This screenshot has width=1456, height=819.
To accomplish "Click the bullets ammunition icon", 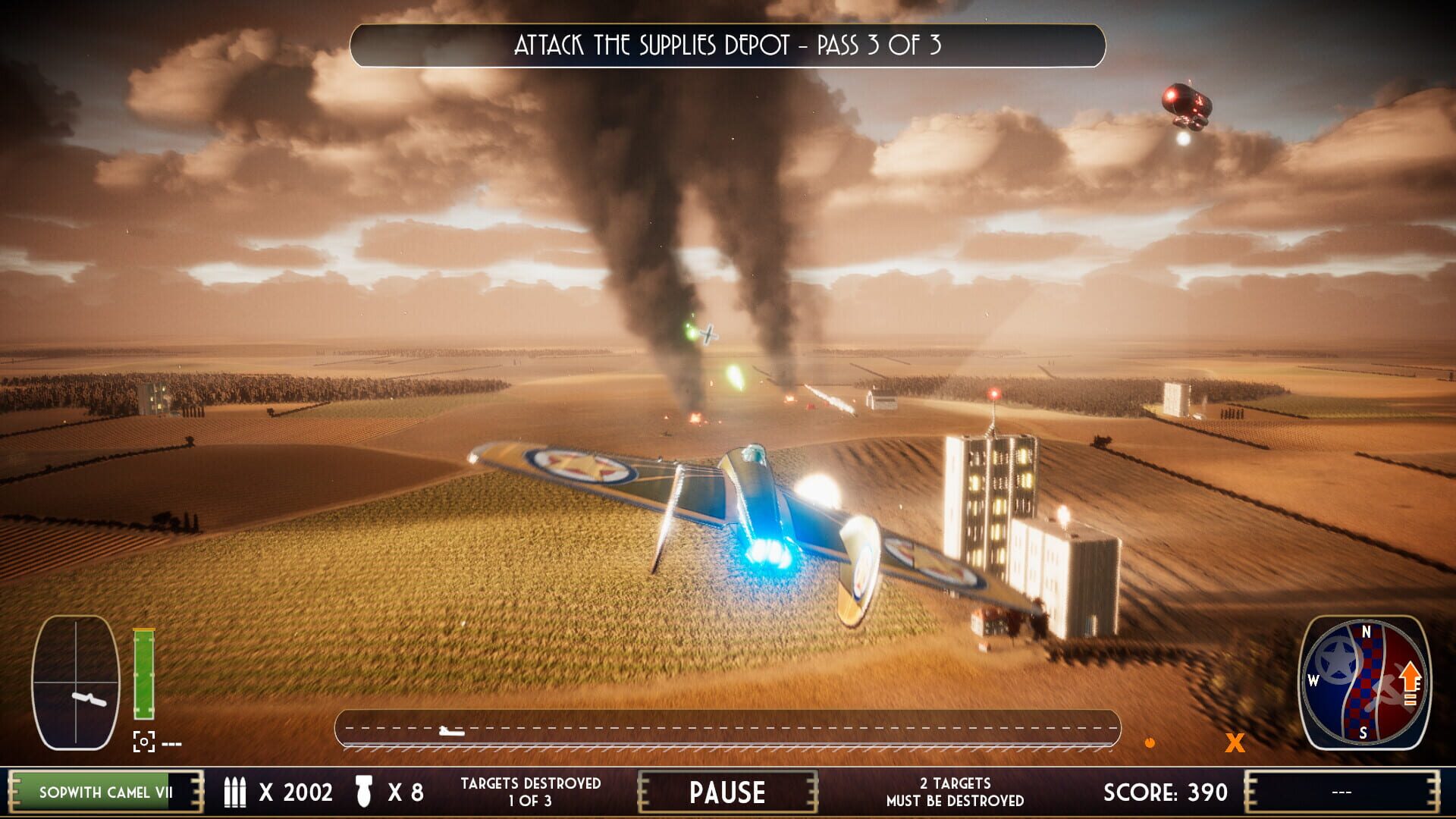I will tap(237, 792).
